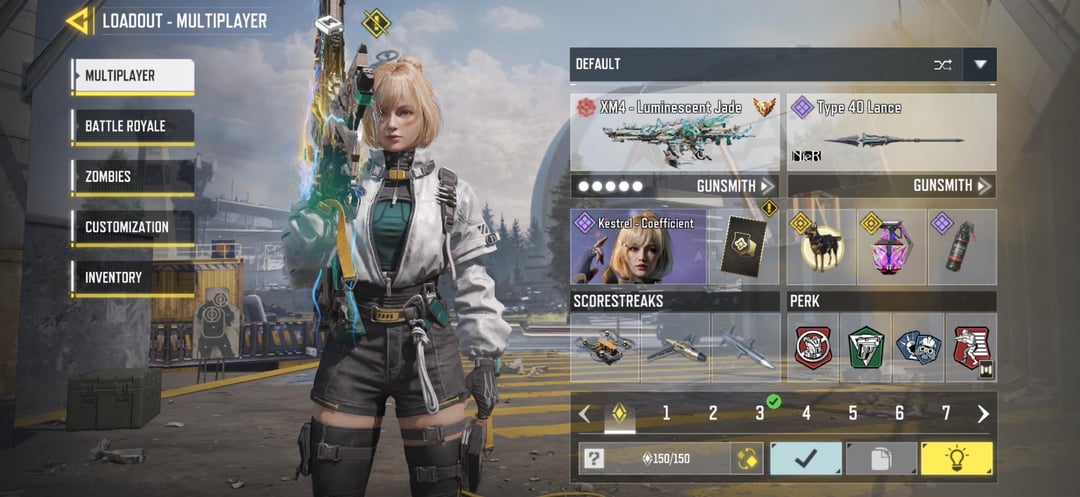Viewport: 1080px width, 497px height.
Task: Switch to loadout number 5
Action: (x=853, y=413)
